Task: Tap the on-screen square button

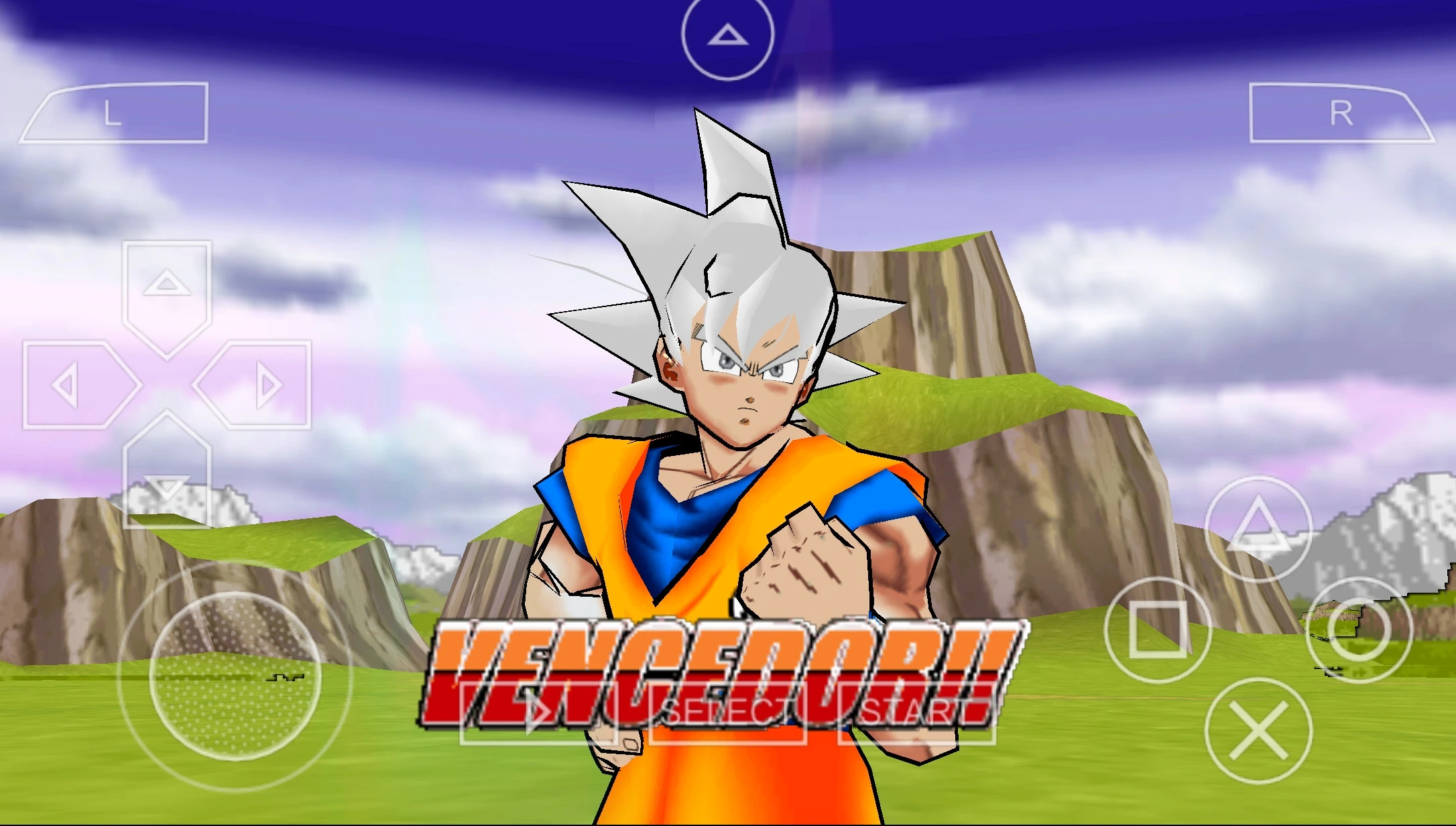Action: click(1157, 630)
